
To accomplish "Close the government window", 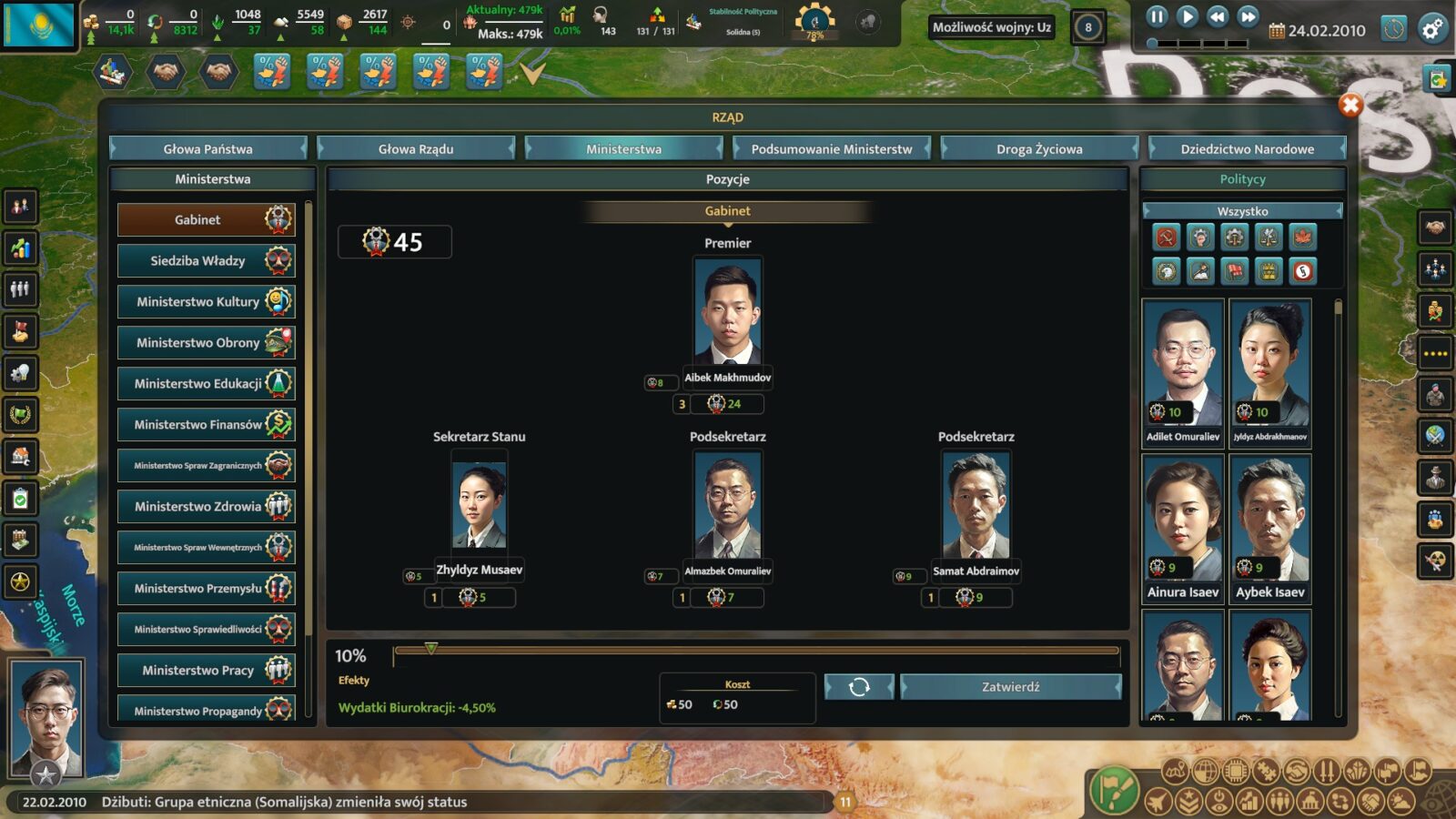I will pyautogui.click(x=1350, y=106).
